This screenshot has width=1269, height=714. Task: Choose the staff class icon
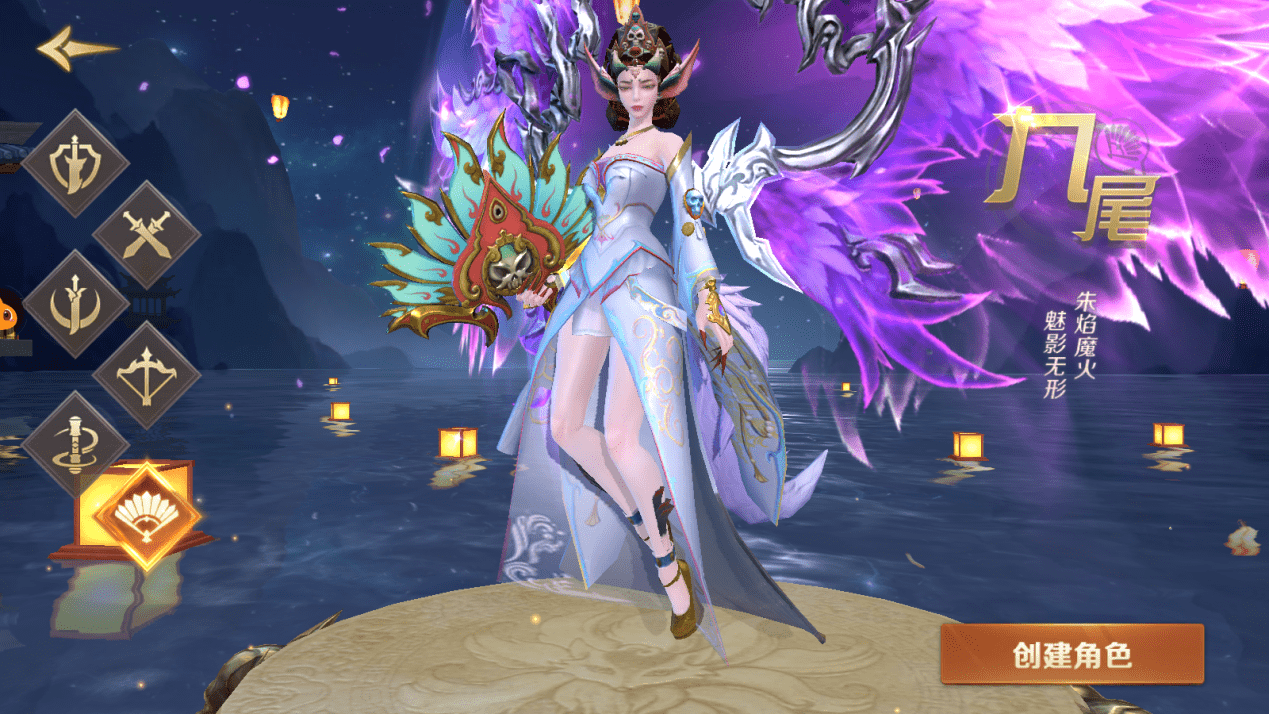[x=75, y=445]
